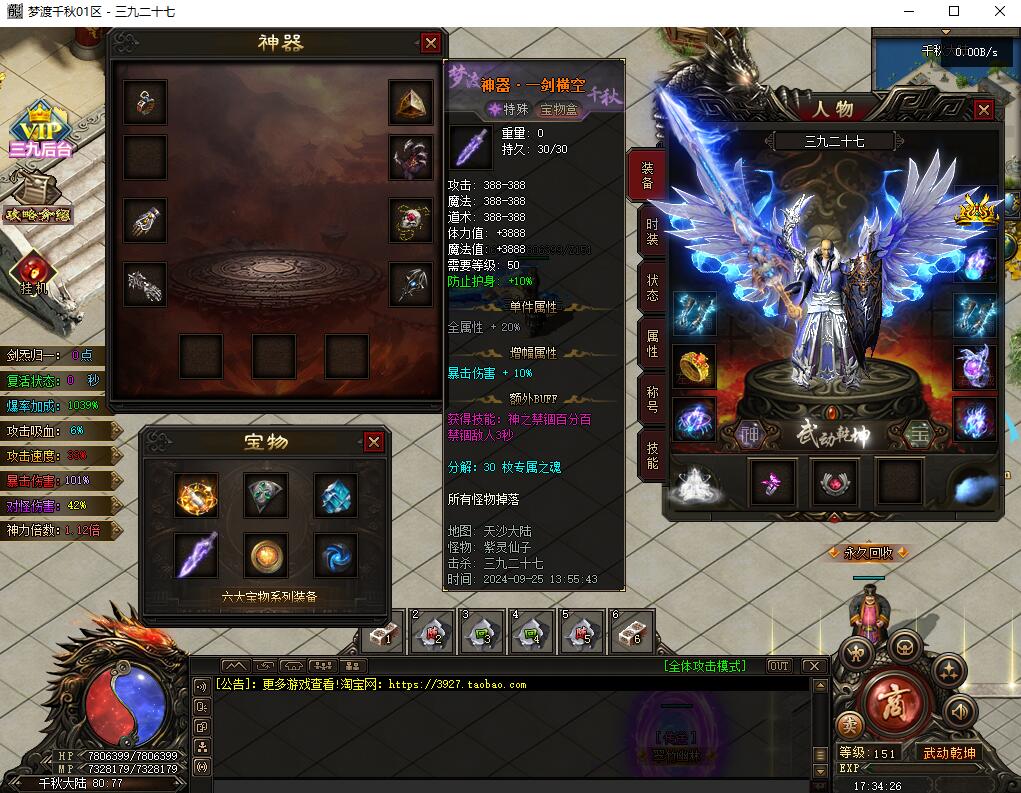Click the skull artifact slot
1021x793 pixels.
click(x=411, y=220)
